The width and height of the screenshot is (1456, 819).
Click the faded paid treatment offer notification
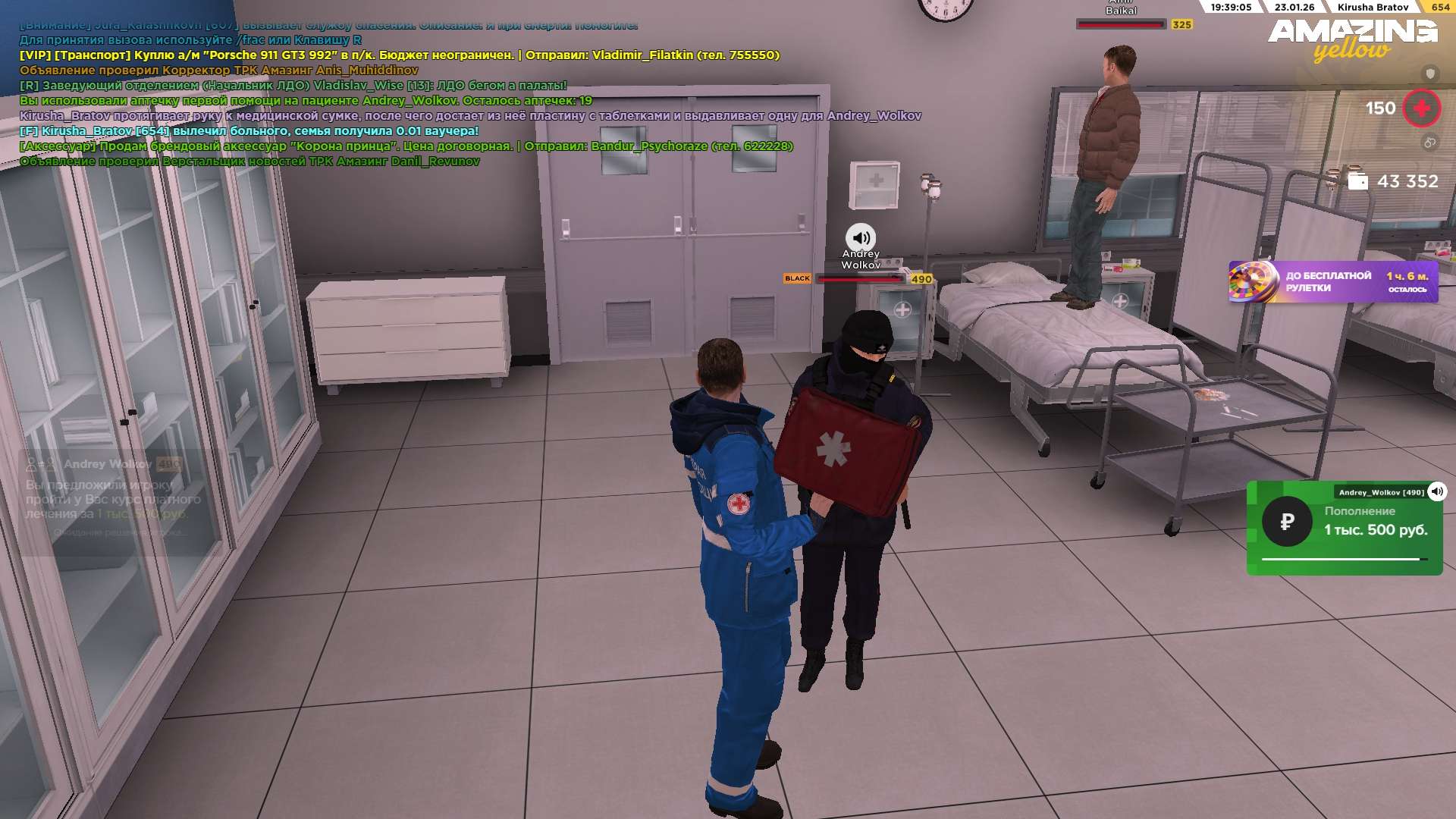tap(114, 499)
